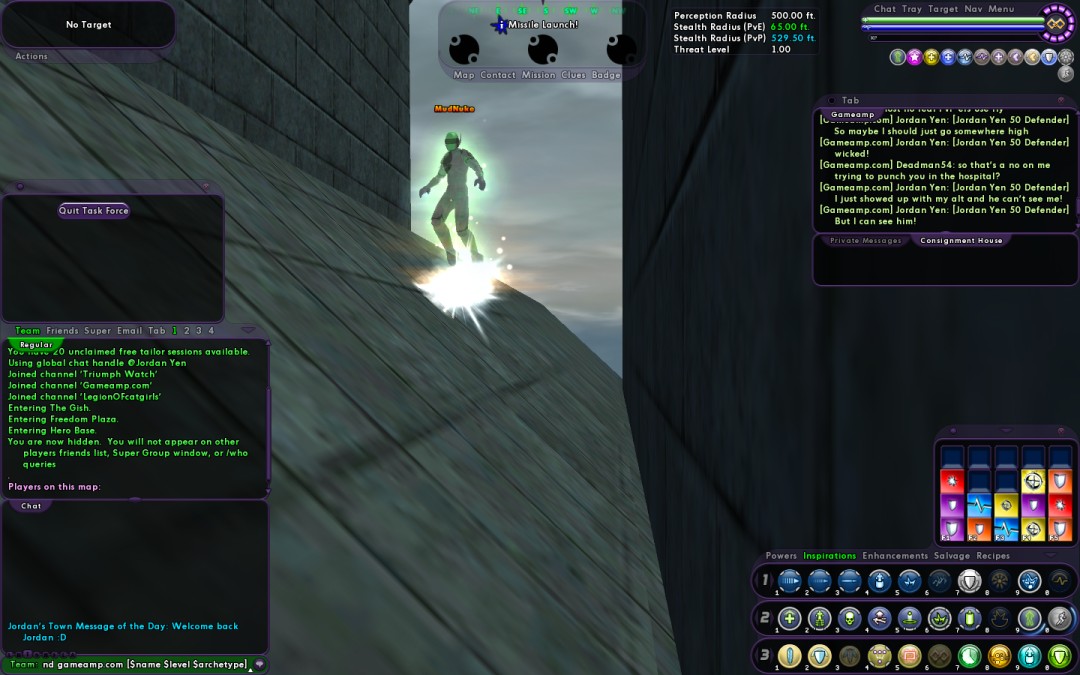The height and width of the screenshot is (675, 1080).
Task: Open the Salvage window
Action: tap(952, 556)
